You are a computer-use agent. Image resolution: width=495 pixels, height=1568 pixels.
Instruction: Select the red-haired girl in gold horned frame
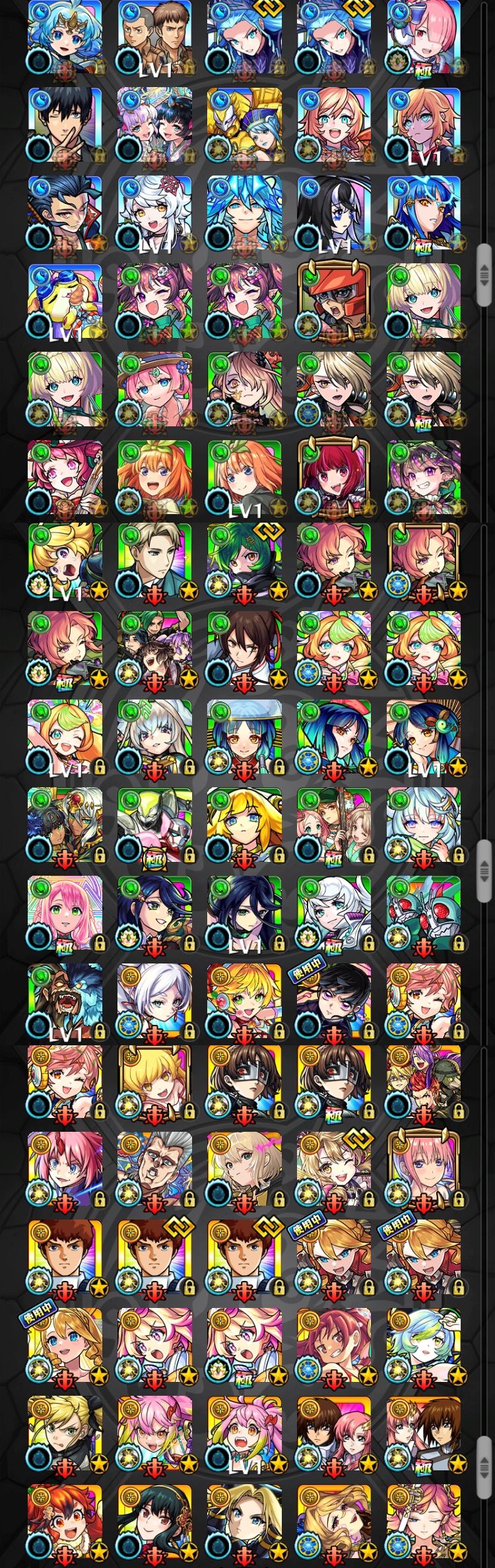334,478
